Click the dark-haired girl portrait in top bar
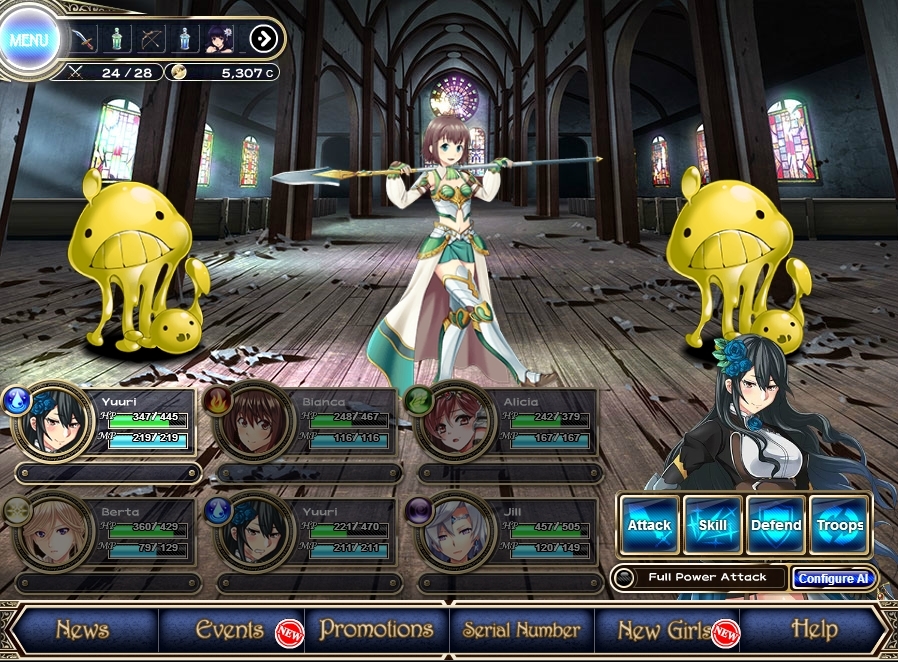Image resolution: width=898 pixels, height=662 pixels. pyautogui.click(x=219, y=40)
